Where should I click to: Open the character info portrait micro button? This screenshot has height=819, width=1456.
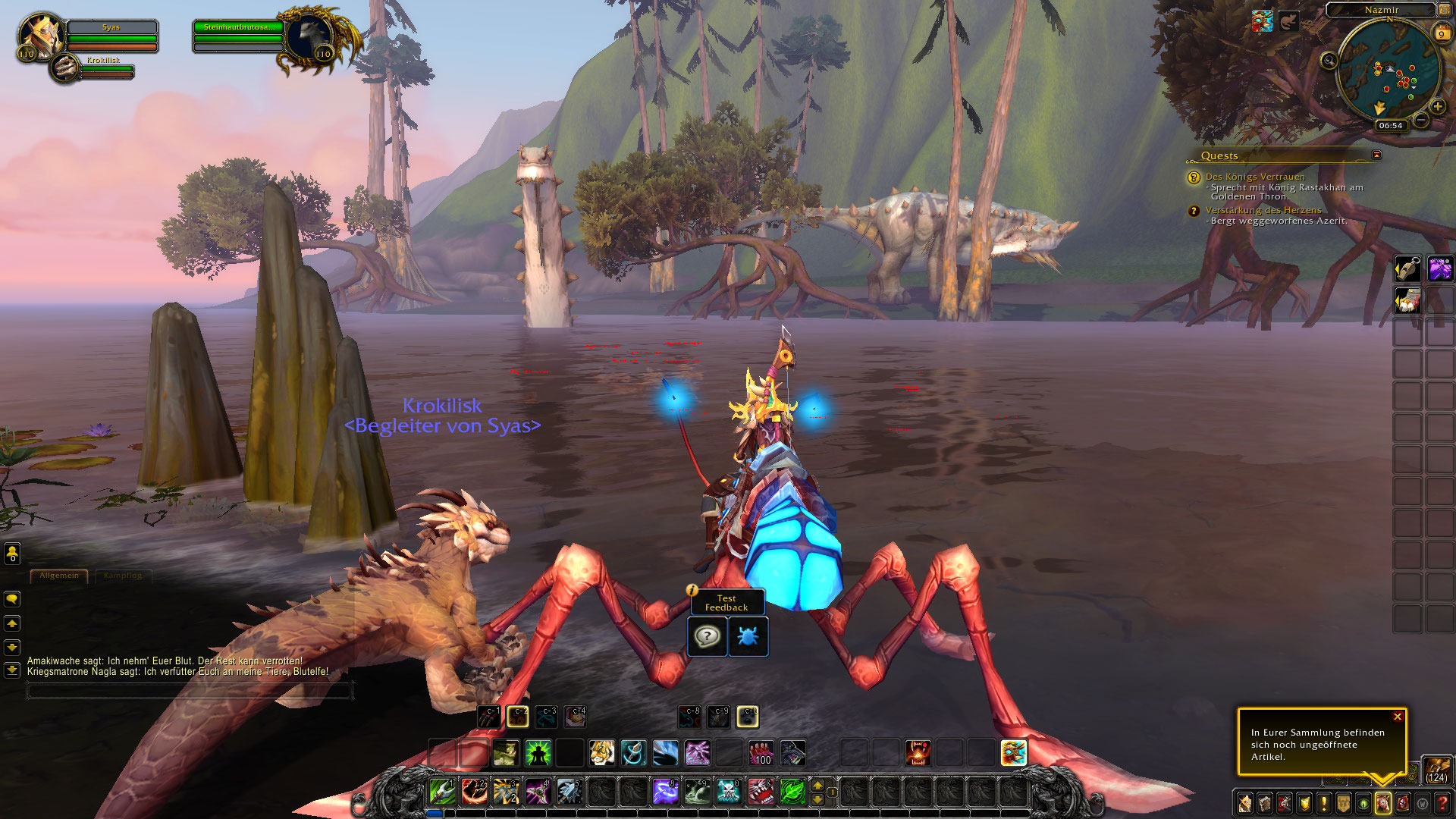(x=1244, y=804)
